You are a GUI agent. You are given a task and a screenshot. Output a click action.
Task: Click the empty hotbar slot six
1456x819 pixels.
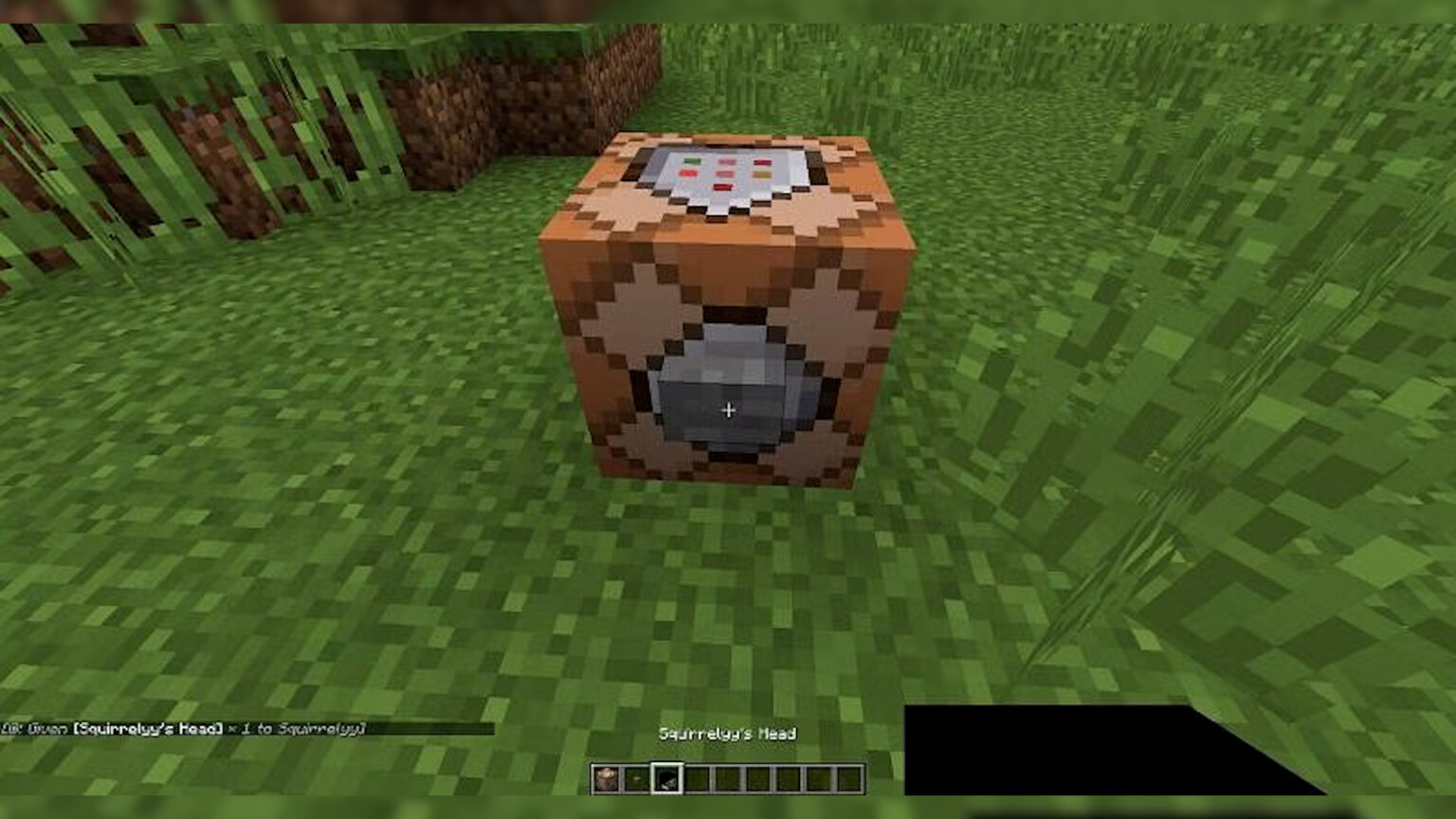pyautogui.click(x=761, y=779)
